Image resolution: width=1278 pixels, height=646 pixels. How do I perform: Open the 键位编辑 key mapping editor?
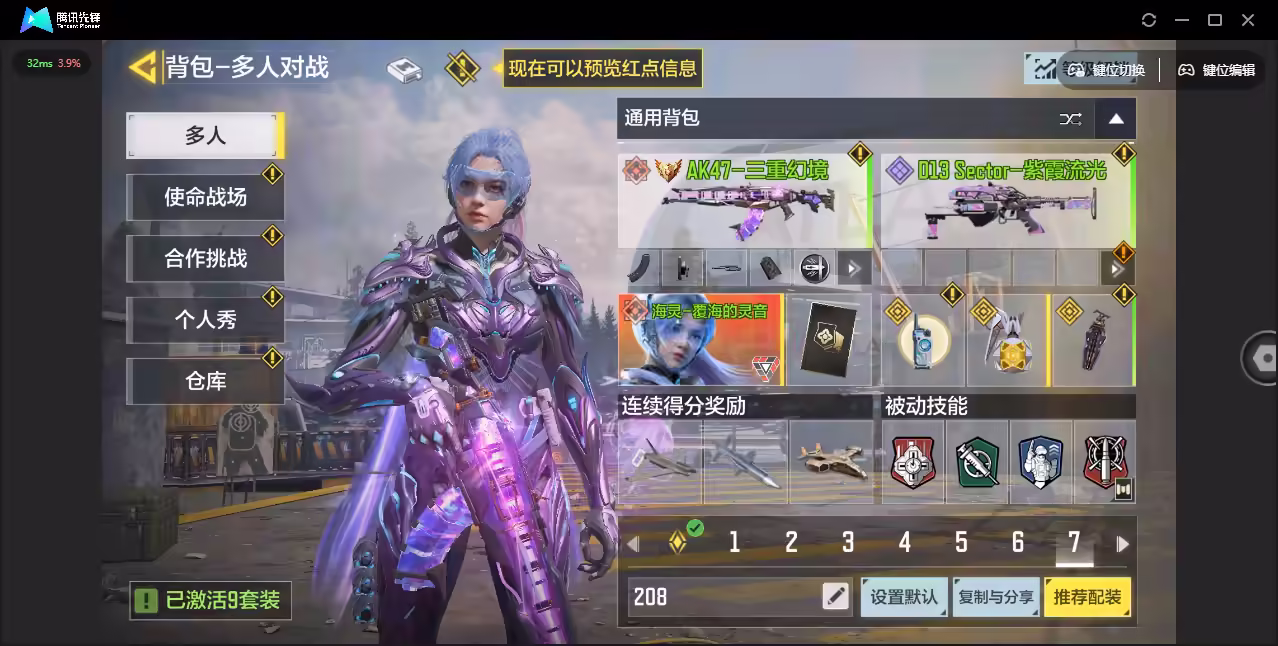(1217, 70)
